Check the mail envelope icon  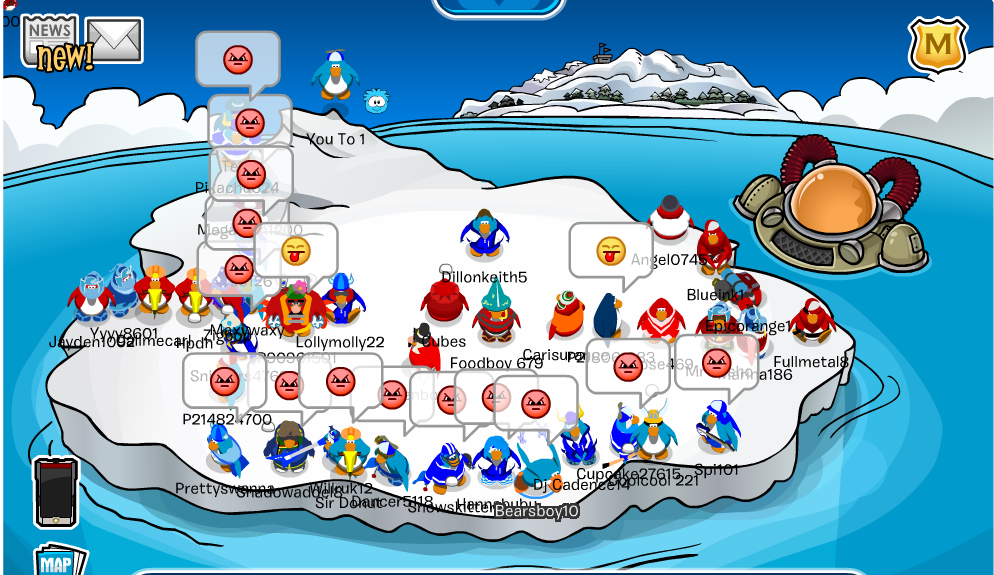[x=114, y=40]
